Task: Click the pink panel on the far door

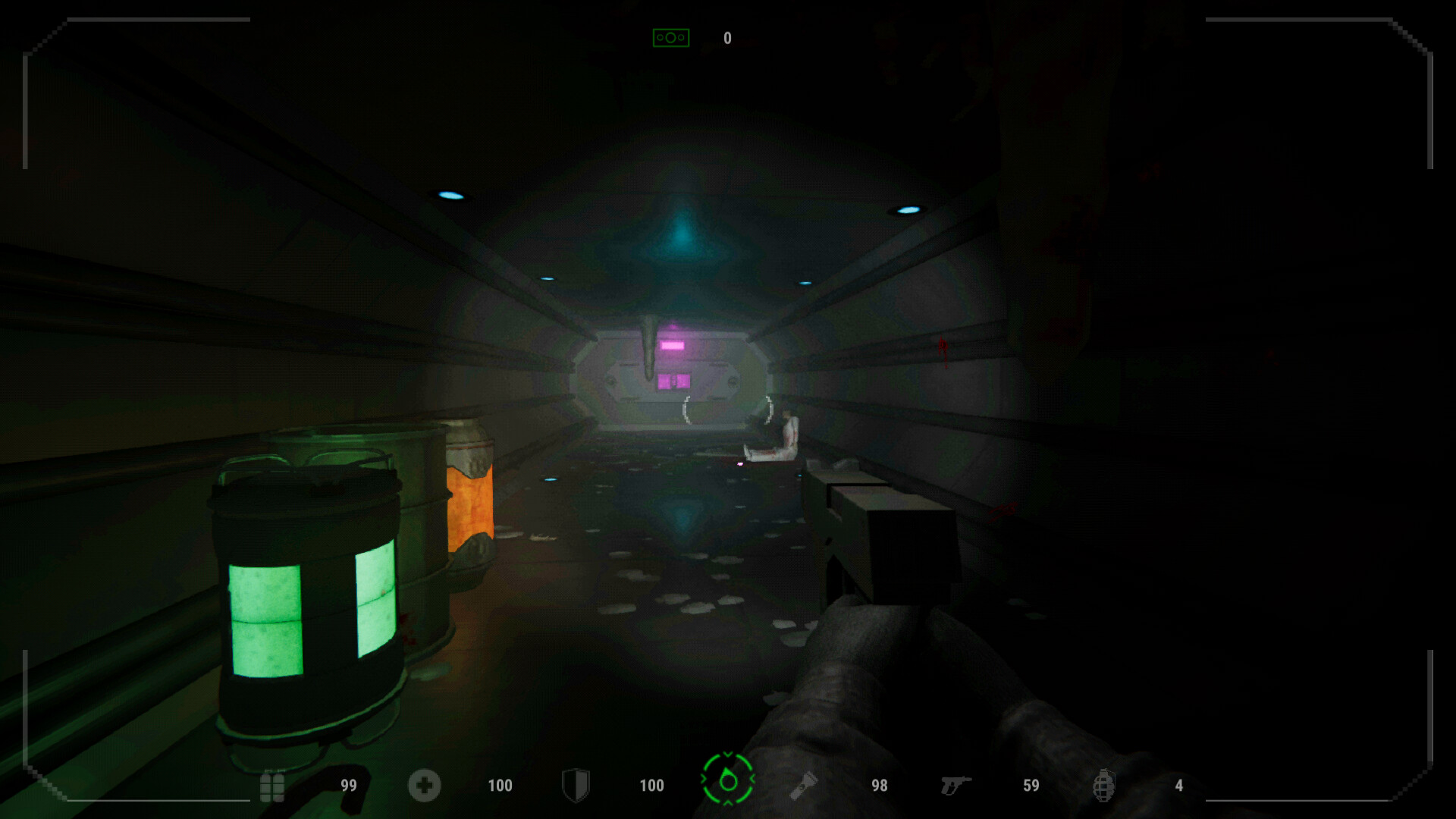Action: [x=681, y=345]
